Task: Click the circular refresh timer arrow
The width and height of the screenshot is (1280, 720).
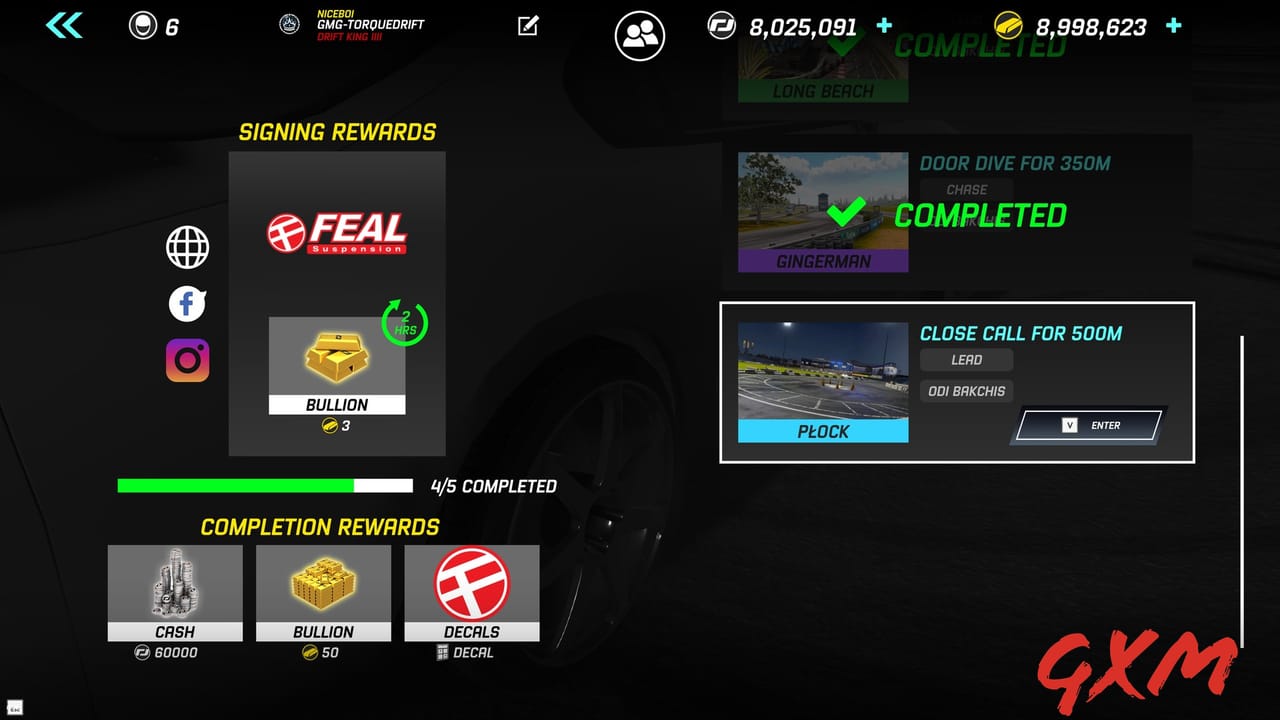Action: pos(404,325)
